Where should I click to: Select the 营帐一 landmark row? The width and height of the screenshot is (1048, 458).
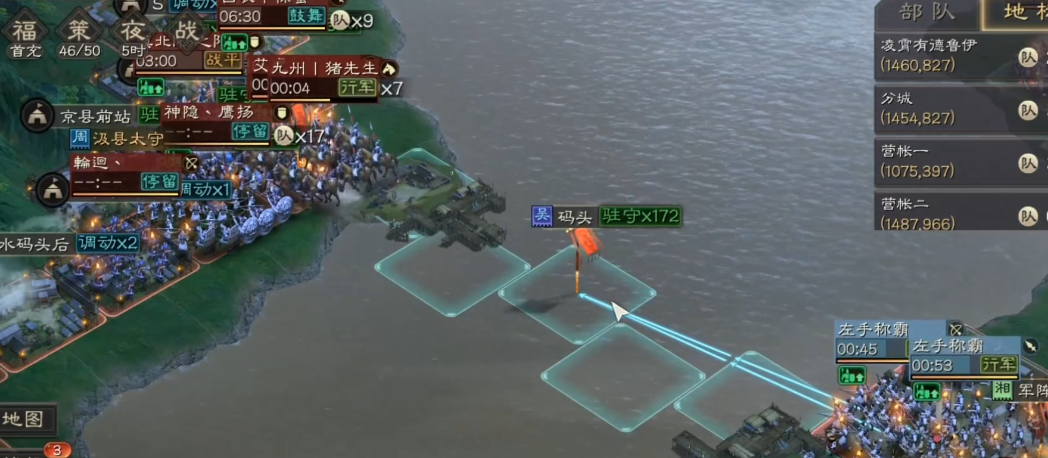944,162
